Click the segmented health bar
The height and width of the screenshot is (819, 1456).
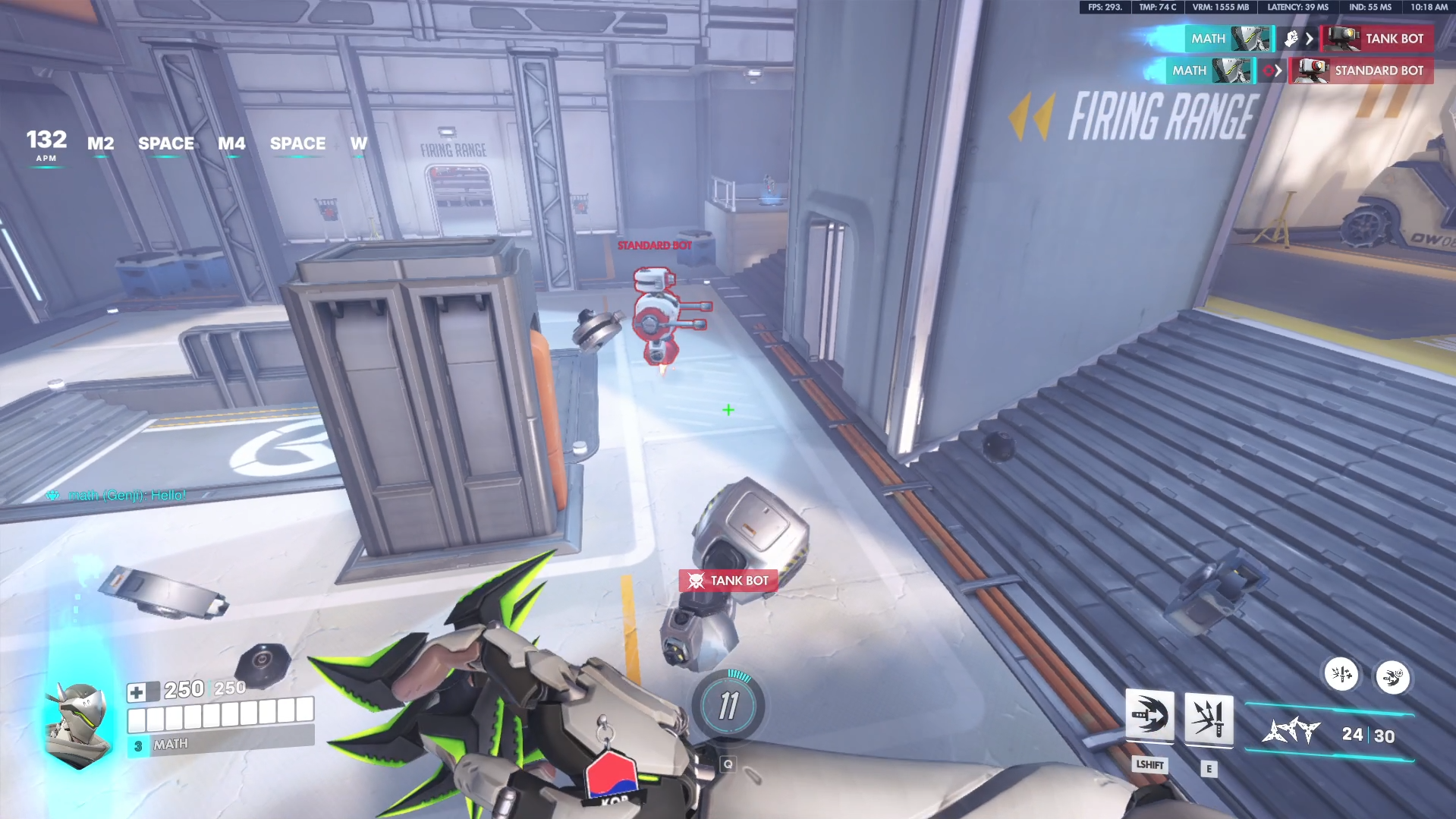coord(220,717)
